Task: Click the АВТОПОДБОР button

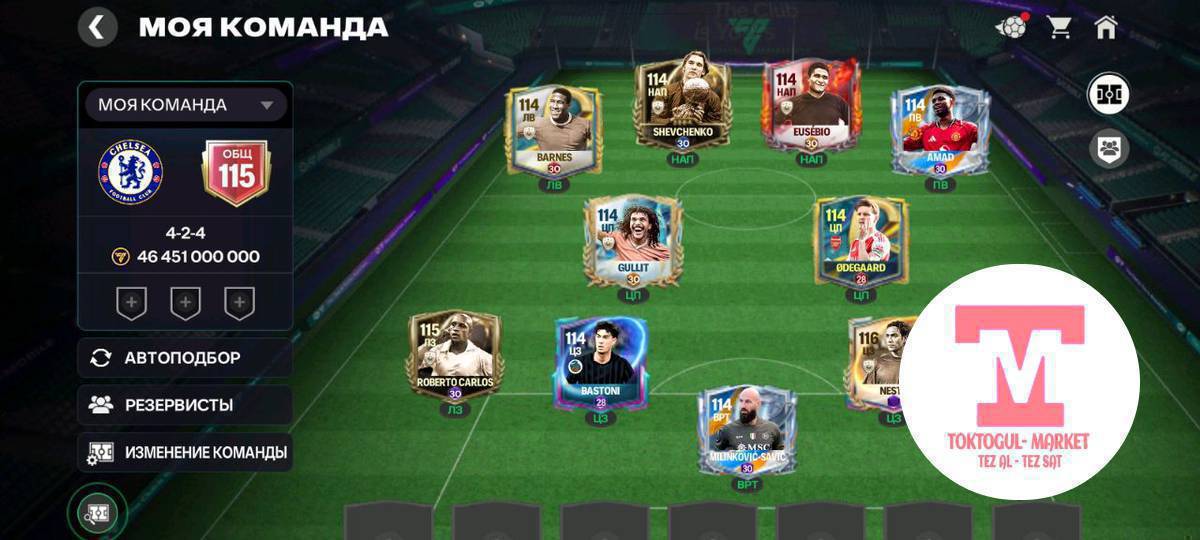Action: pos(185,358)
